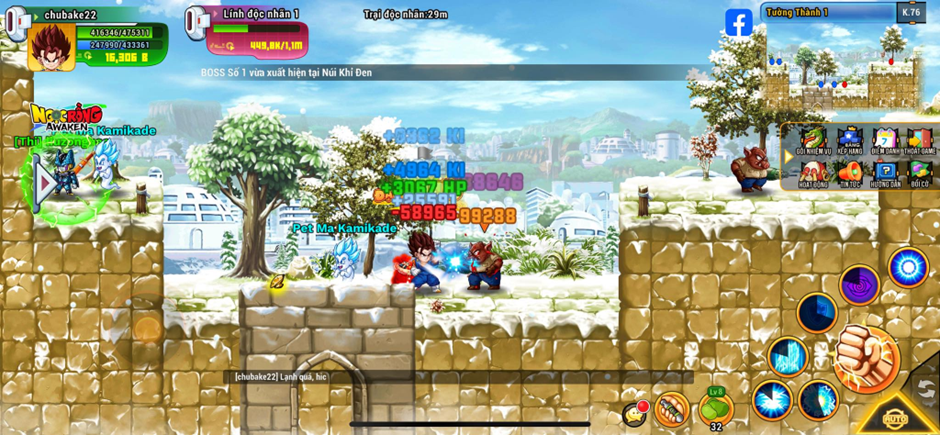Open the Điểm Danh daily check-in calendar
Viewport: 940px width, 435px height.
(884, 141)
